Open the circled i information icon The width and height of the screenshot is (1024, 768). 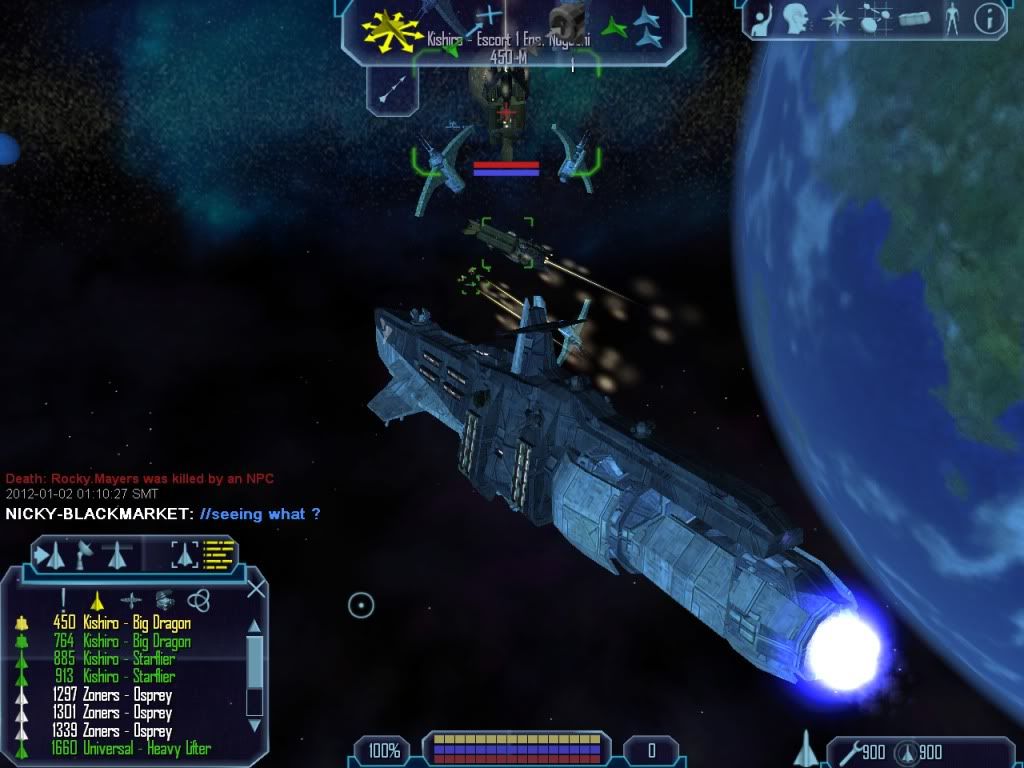click(x=989, y=18)
